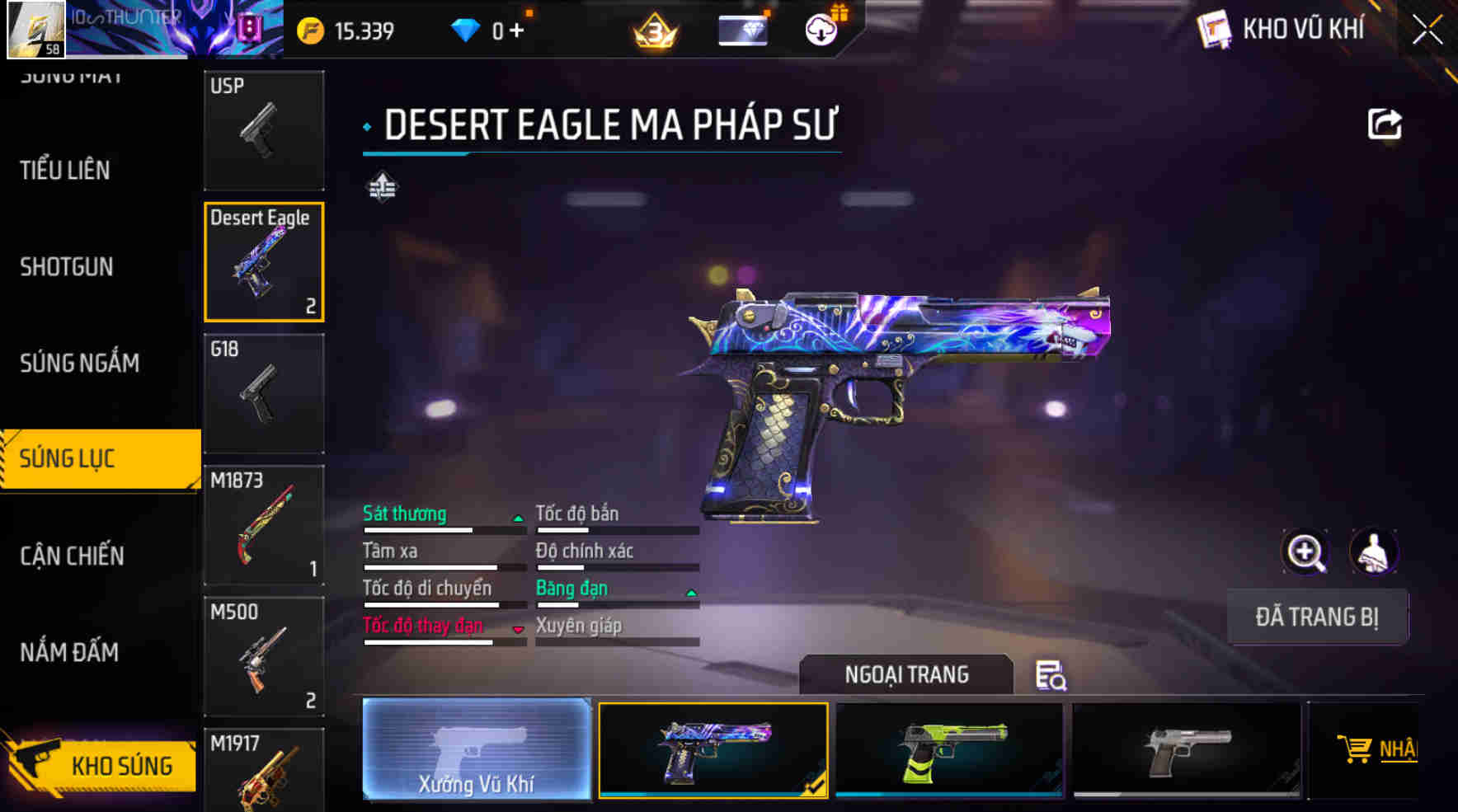This screenshot has height=812, width=1458.
Task: Select the SHOTGUN category in the sidebar
Action: [68, 266]
